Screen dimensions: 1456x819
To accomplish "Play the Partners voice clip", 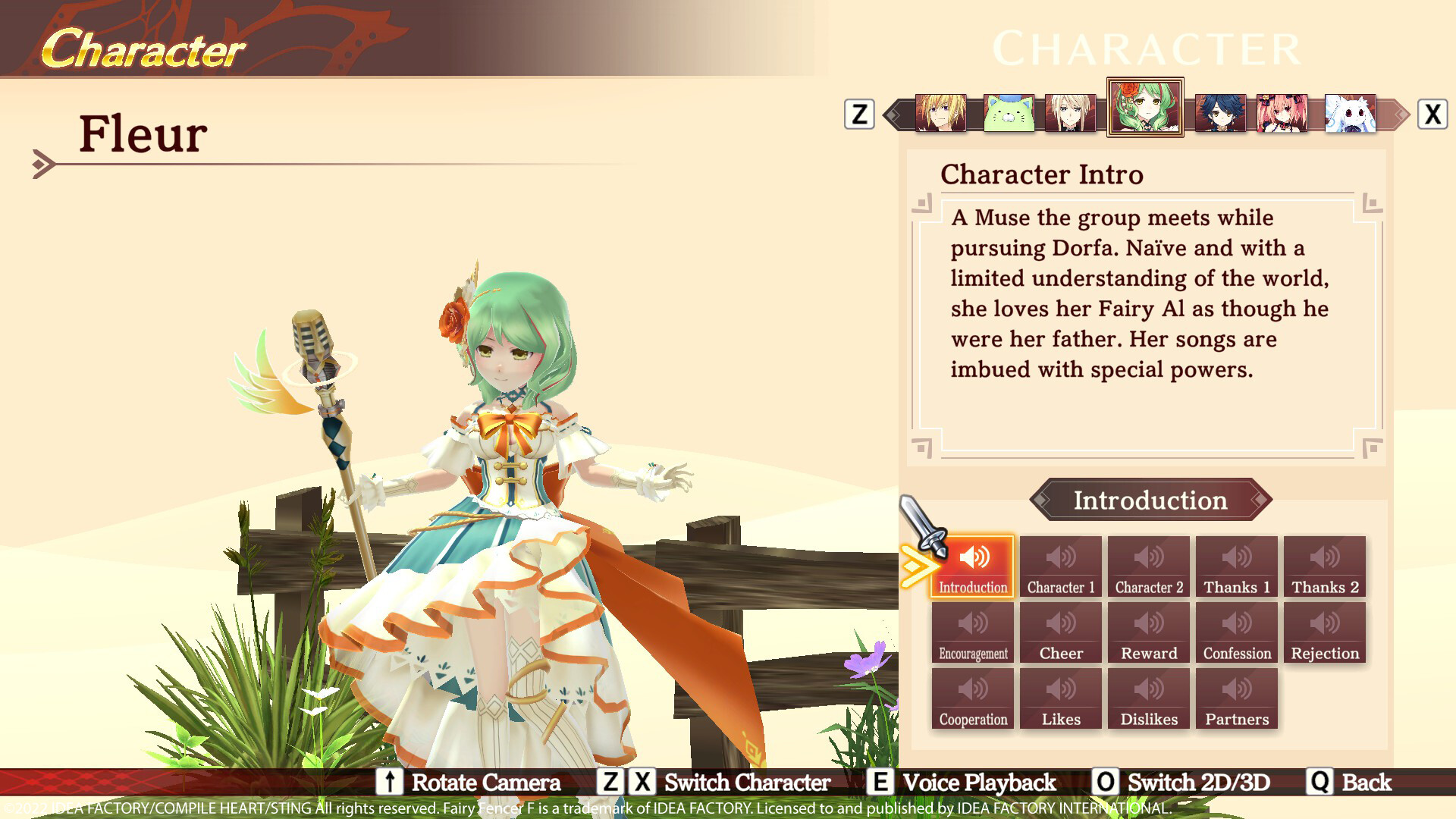I will click(1237, 698).
